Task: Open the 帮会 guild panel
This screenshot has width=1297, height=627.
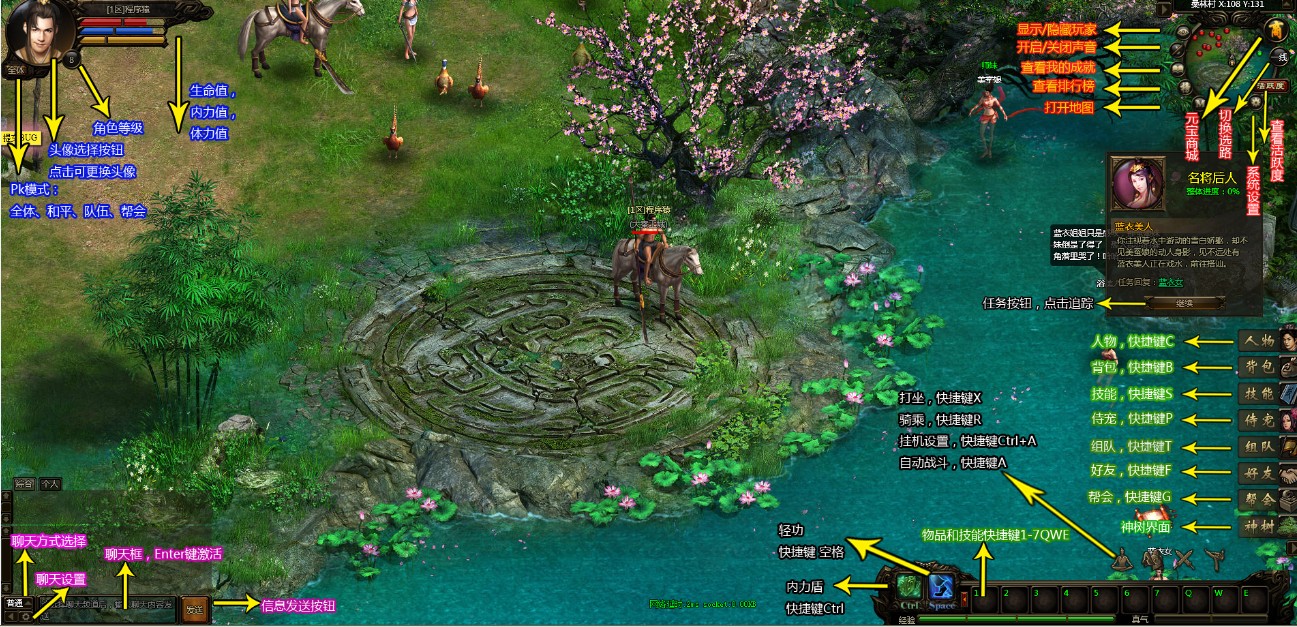Action: (x=1259, y=499)
